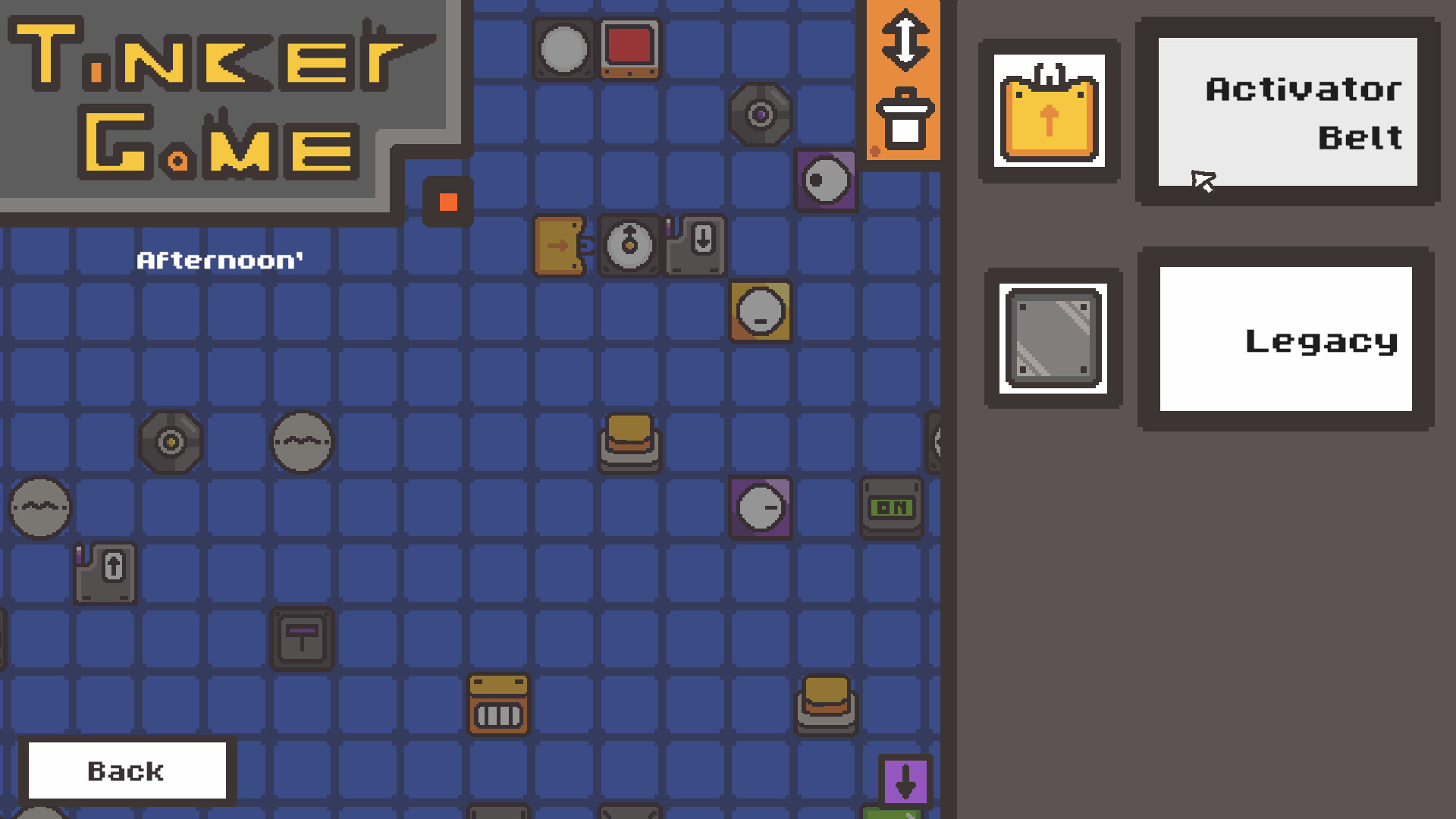
Task: Click the white round button tile up top
Action: pos(563,48)
